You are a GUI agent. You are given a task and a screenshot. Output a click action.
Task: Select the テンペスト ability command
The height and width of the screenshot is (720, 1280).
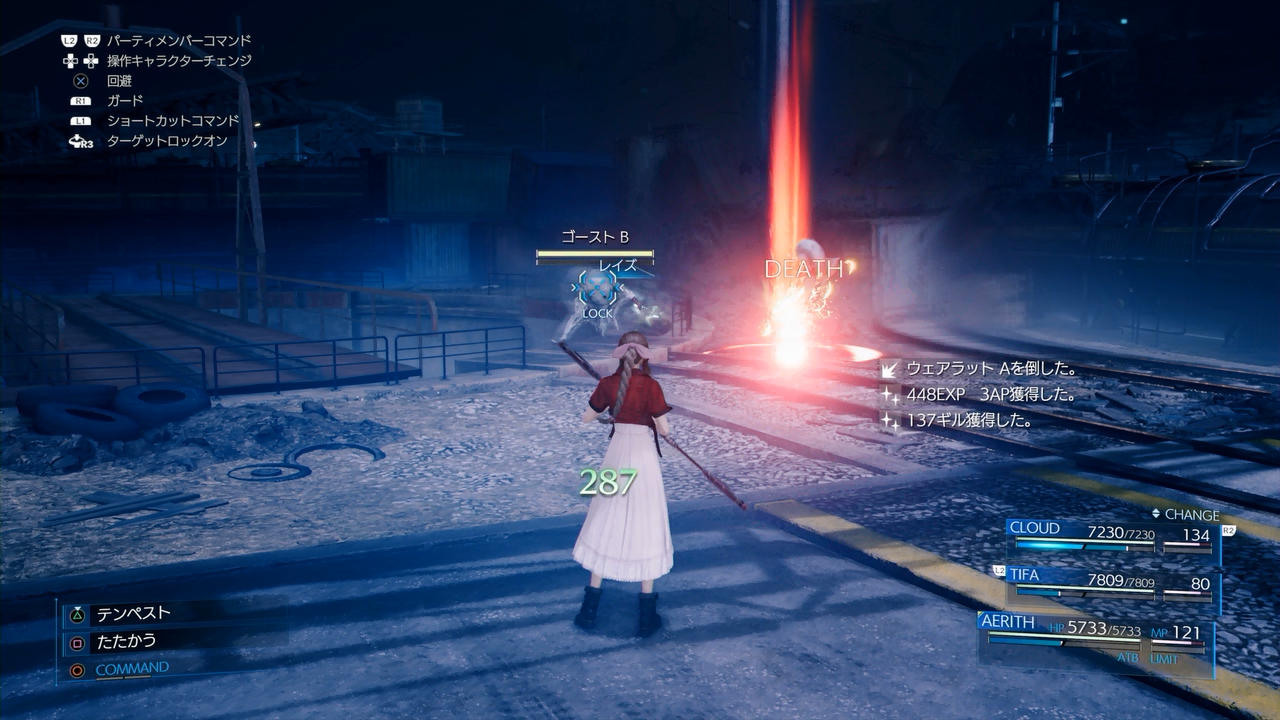pos(132,613)
